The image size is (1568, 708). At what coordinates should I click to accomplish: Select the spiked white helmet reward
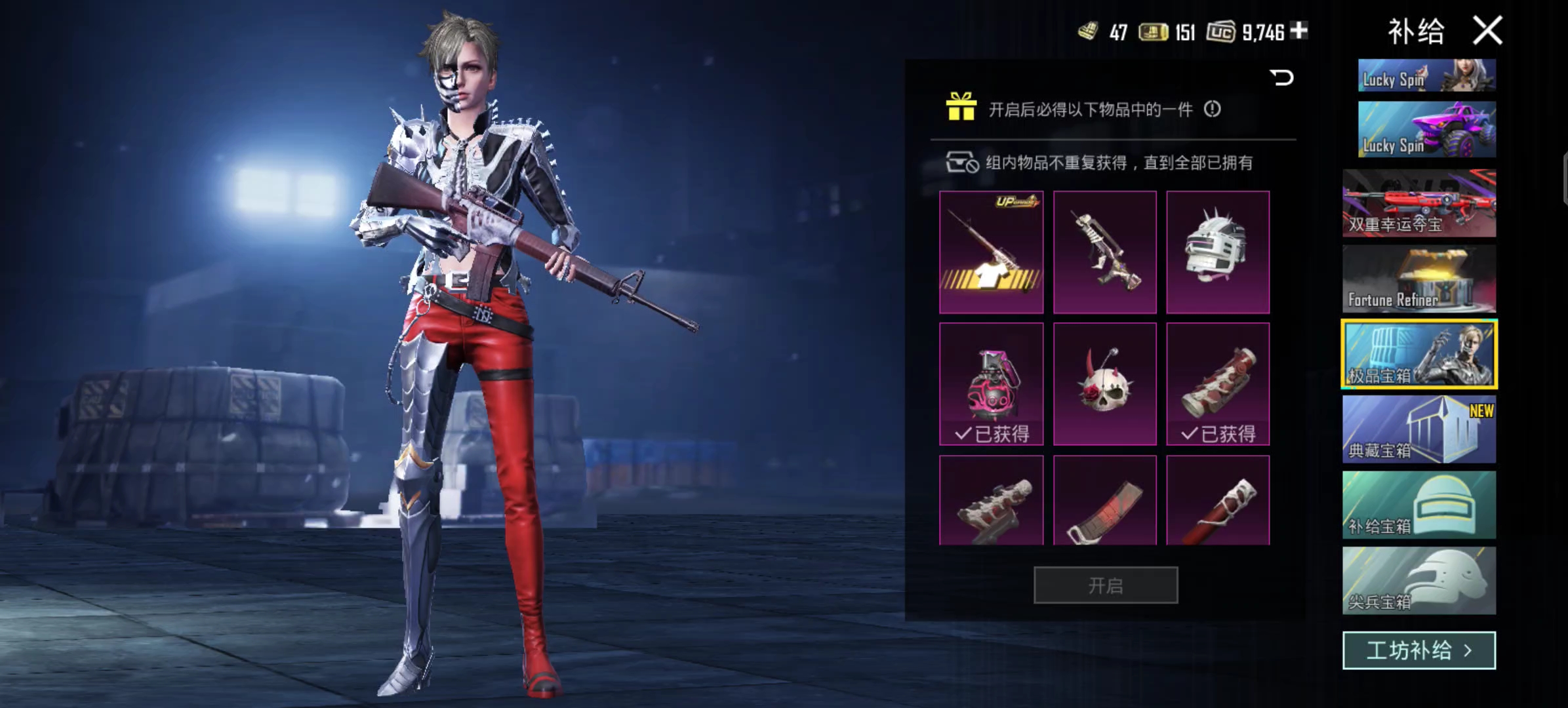point(1218,252)
